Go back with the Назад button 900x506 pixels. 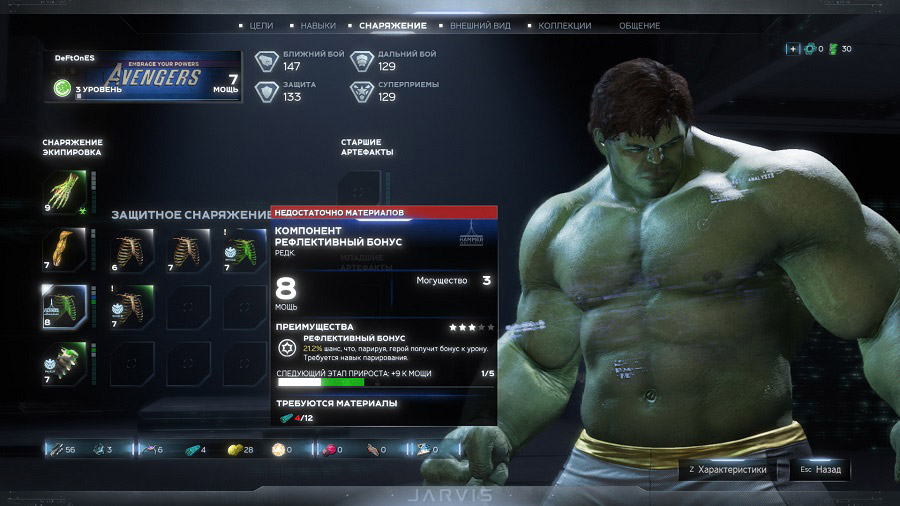click(x=820, y=469)
